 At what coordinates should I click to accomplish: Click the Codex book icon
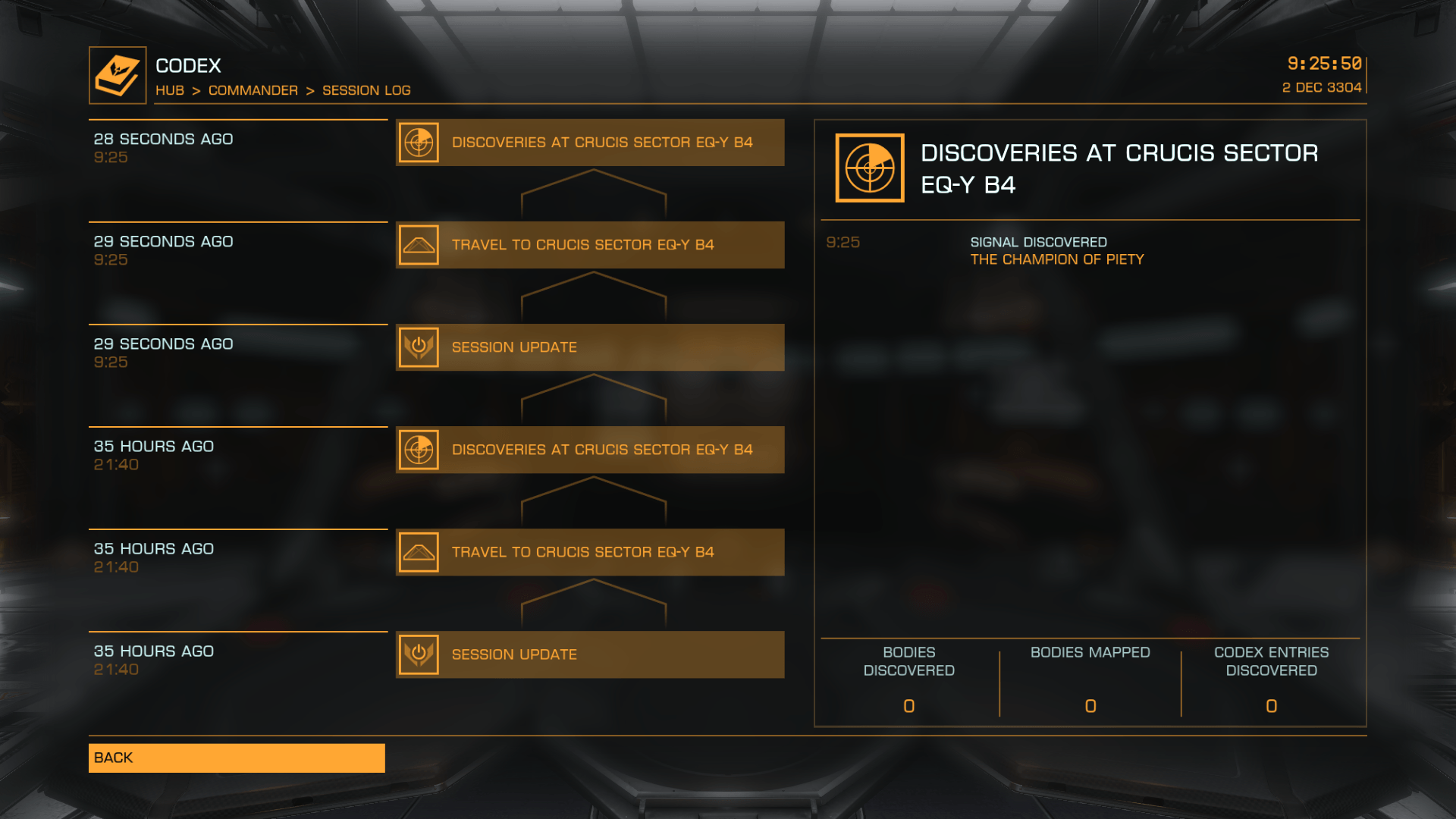[118, 74]
